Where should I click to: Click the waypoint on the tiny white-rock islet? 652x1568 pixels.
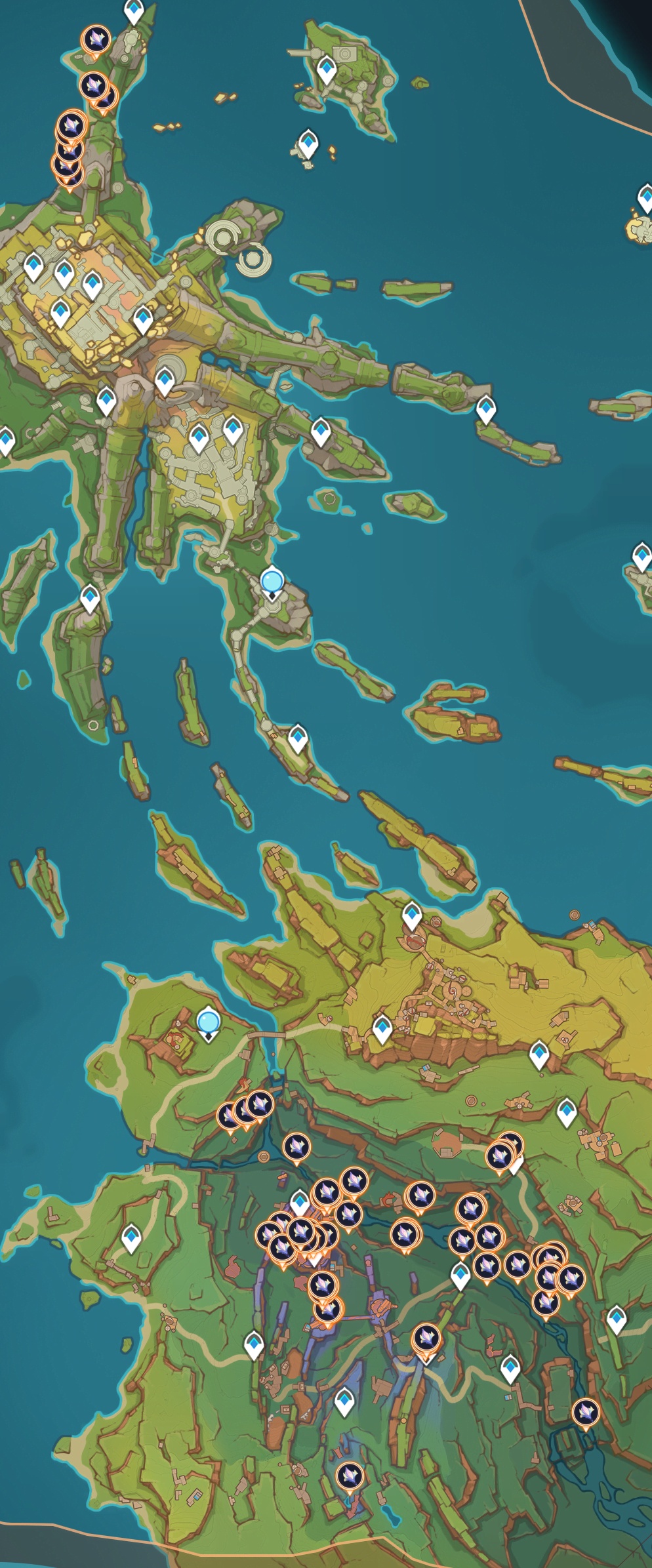[308, 143]
